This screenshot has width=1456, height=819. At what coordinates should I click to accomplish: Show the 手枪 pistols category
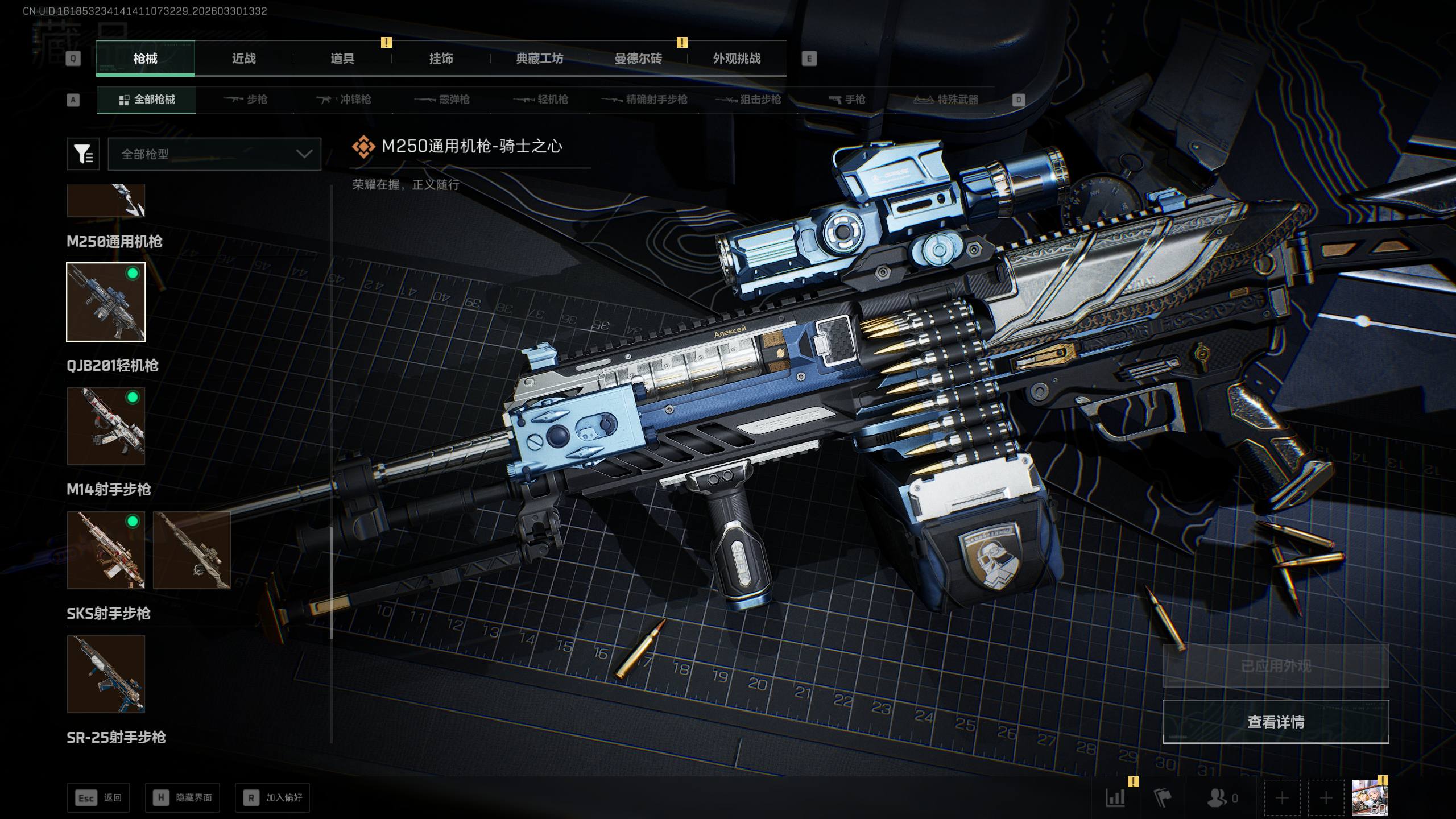(x=847, y=100)
